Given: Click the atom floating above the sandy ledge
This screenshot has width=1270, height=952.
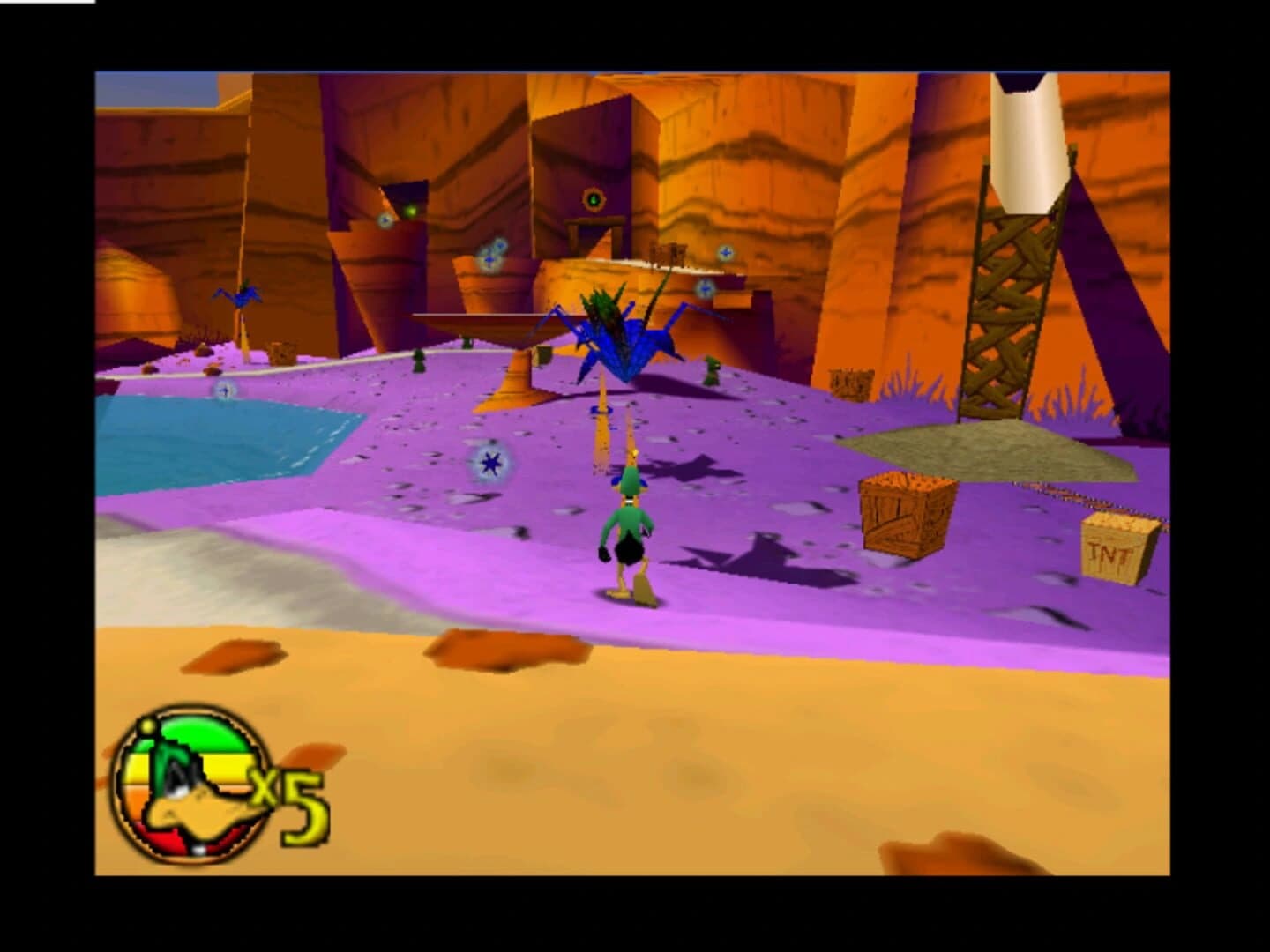Looking at the screenshot, I should tap(725, 253).
